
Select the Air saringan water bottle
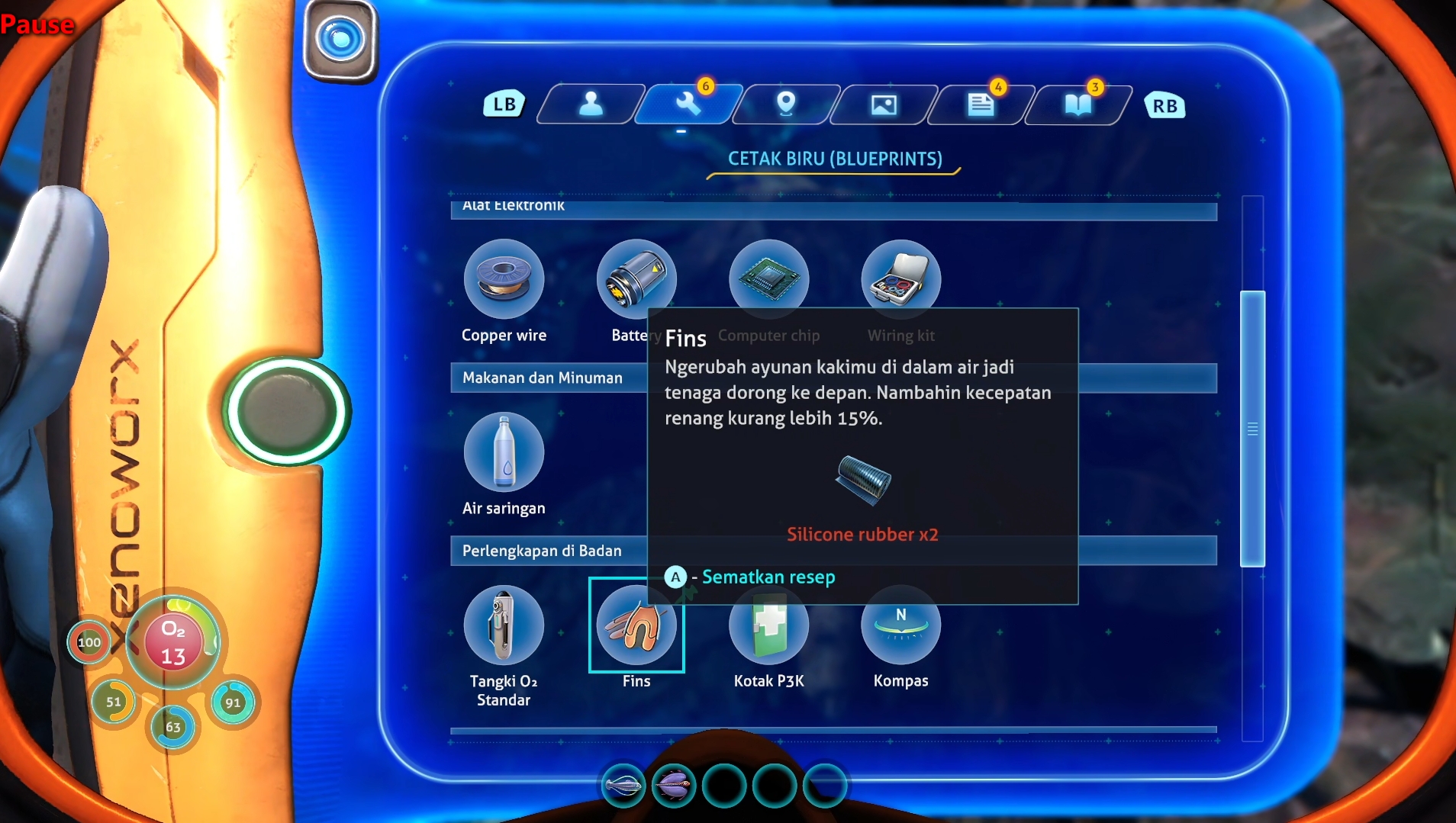(504, 452)
